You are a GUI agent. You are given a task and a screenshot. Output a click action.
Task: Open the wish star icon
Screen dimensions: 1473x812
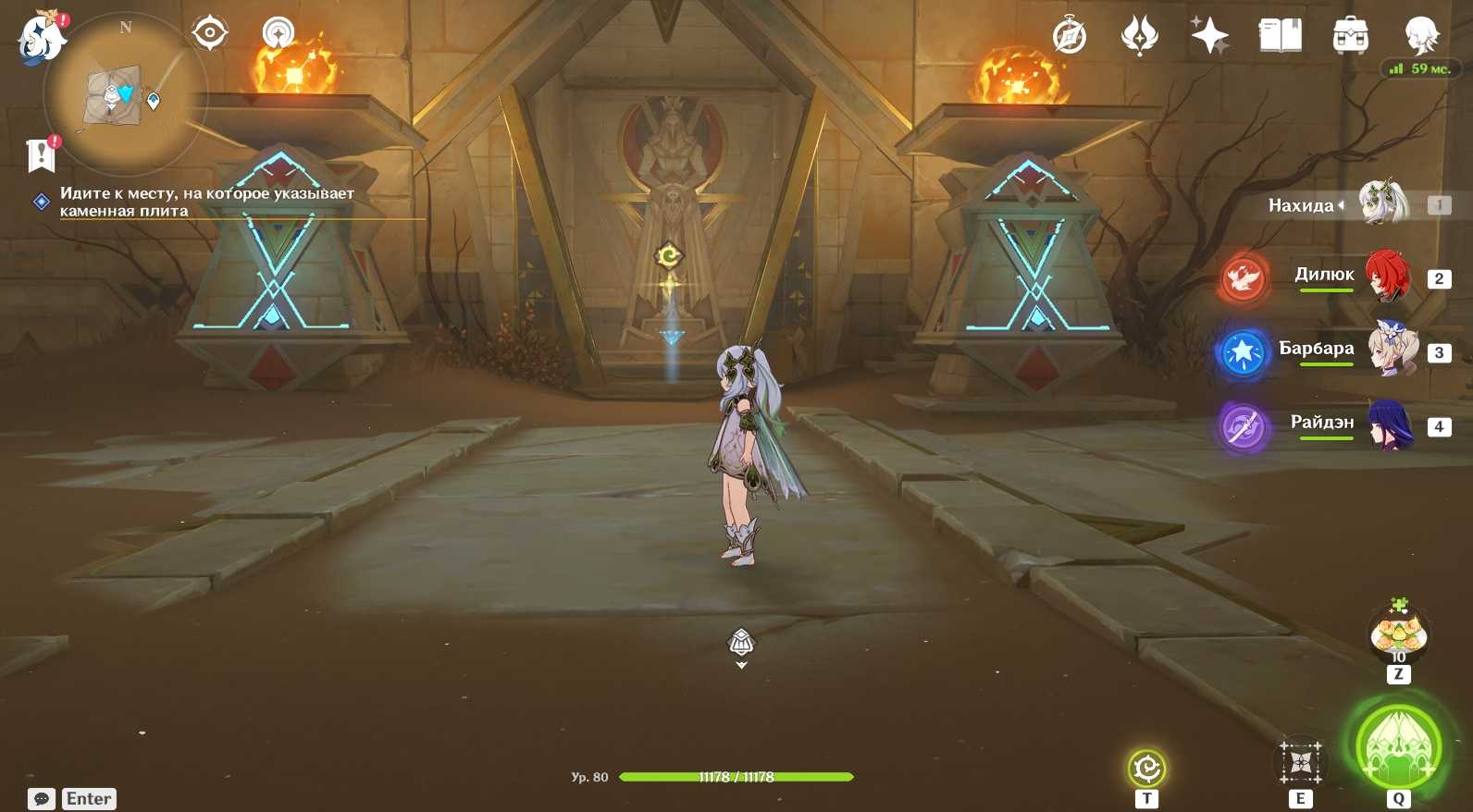pyautogui.click(x=1209, y=37)
